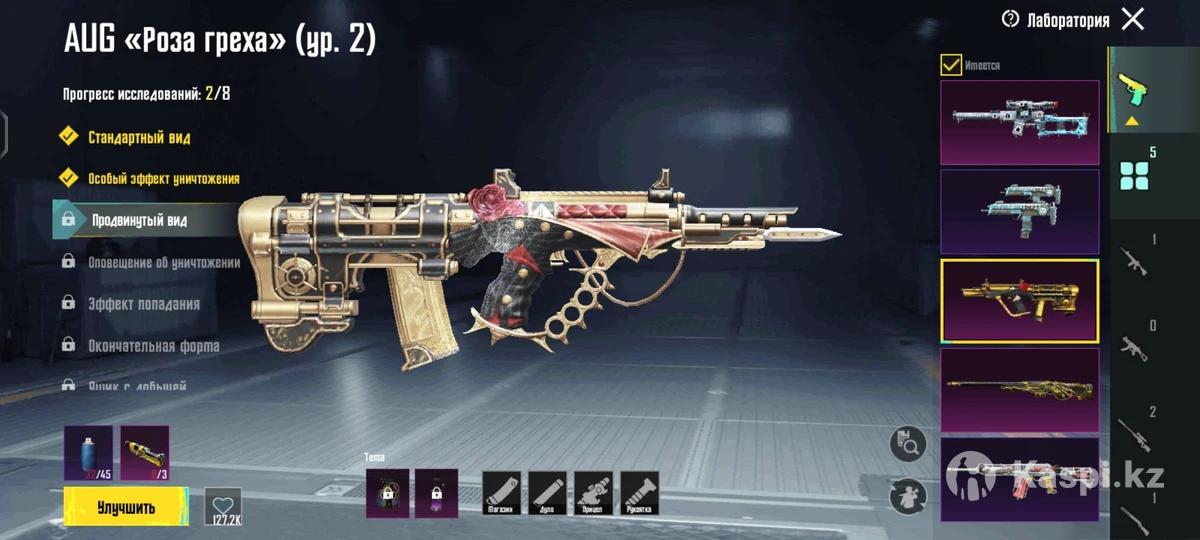Choose the locked Эффект попадания stage
Viewport: 1200px width, 540px height.
click(144, 304)
